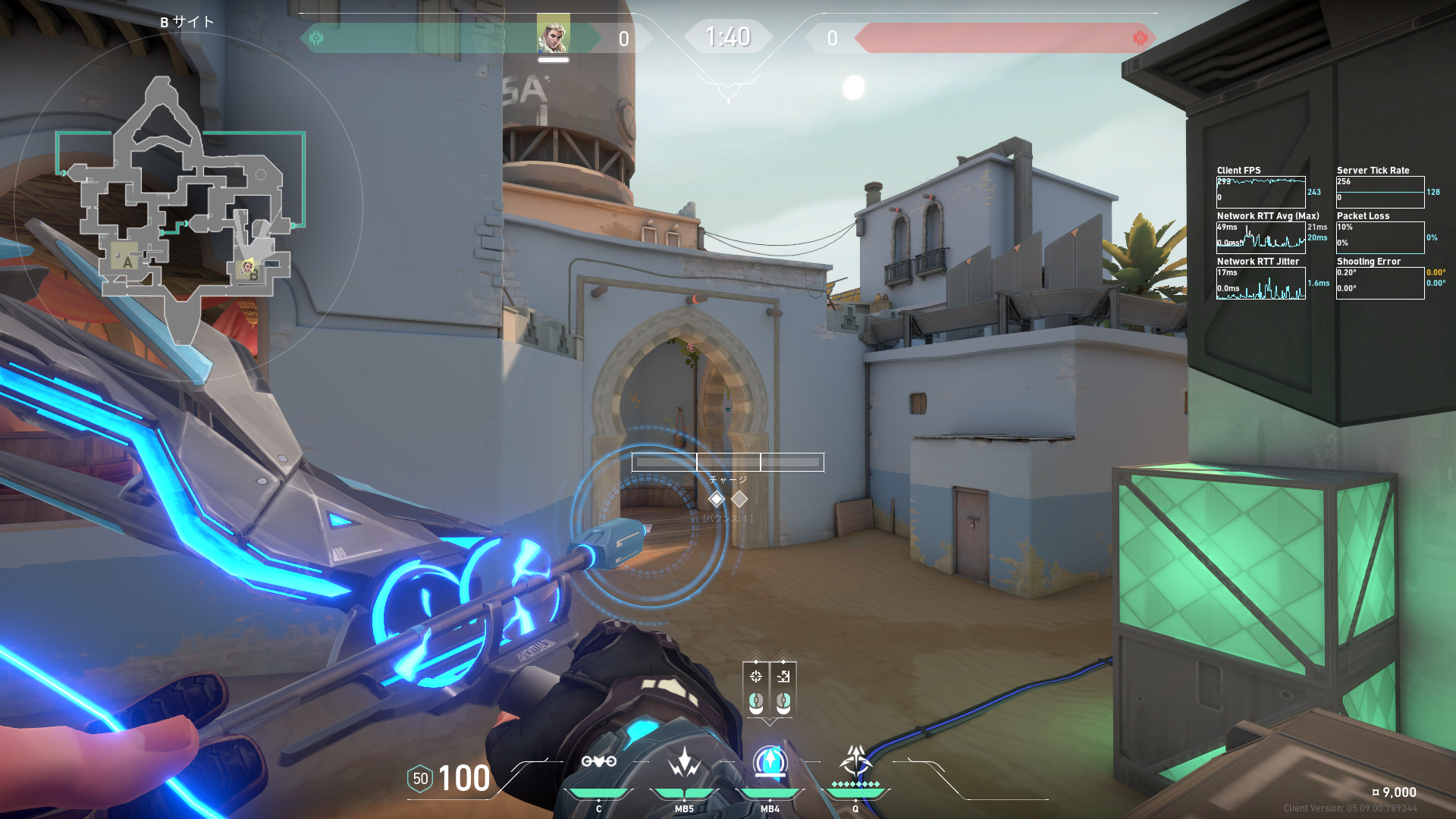Select the B site marker on the minimap
This screenshot has height=819, width=1456.
pyautogui.click(x=254, y=274)
